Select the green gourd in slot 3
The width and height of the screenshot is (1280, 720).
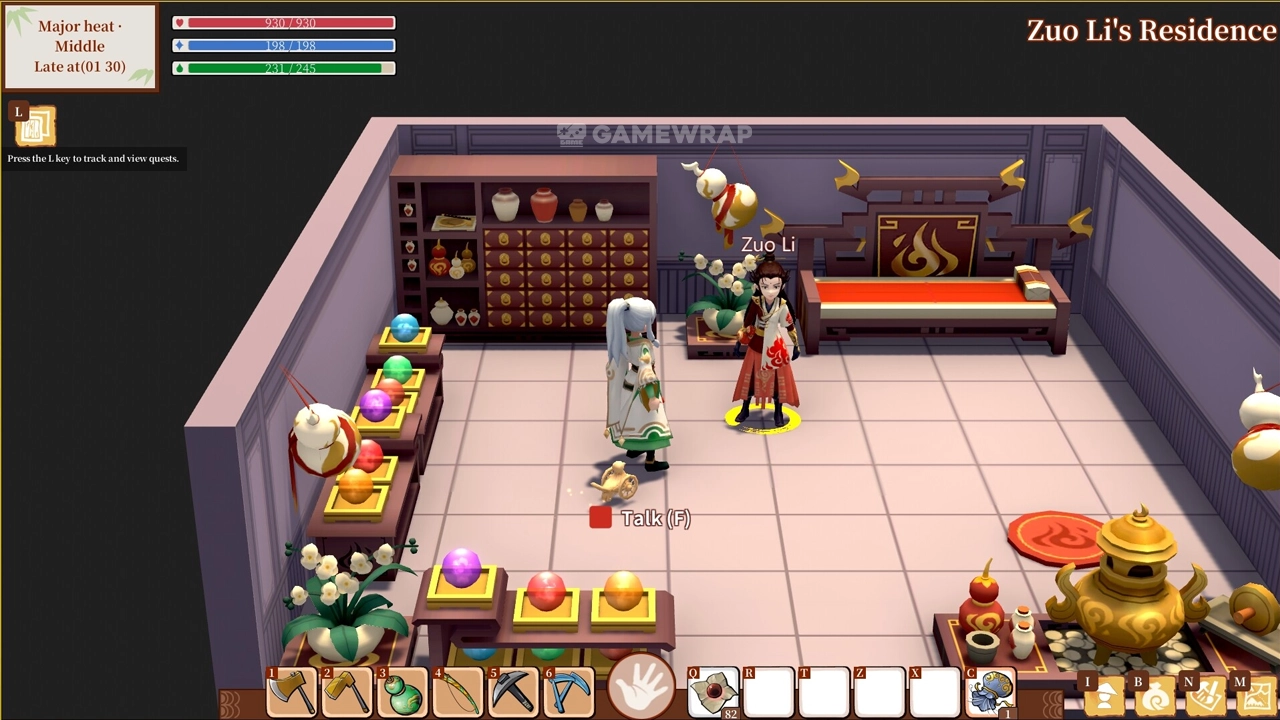(403, 692)
